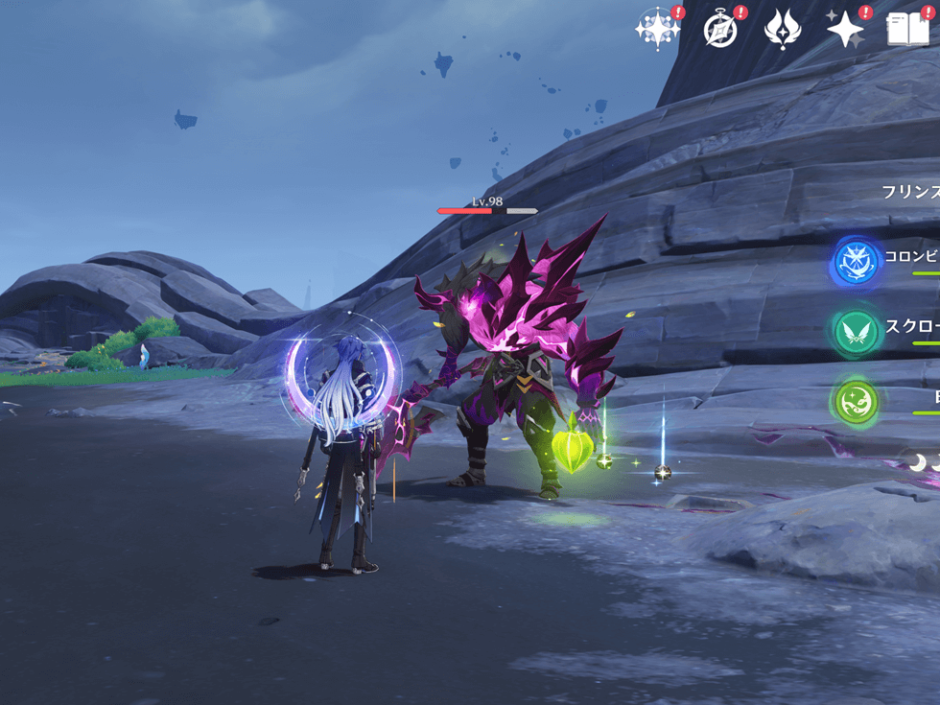The width and height of the screenshot is (940, 705).
Task: Select the fourth party member's green Dendro icon
Action: [856, 402]
